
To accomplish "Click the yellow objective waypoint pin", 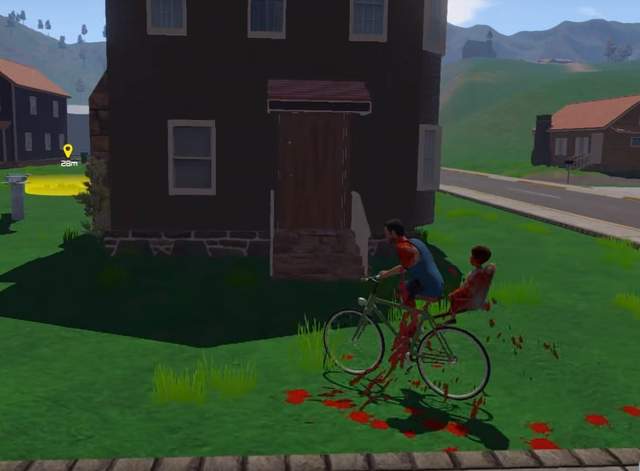I will tap(68, 151).
